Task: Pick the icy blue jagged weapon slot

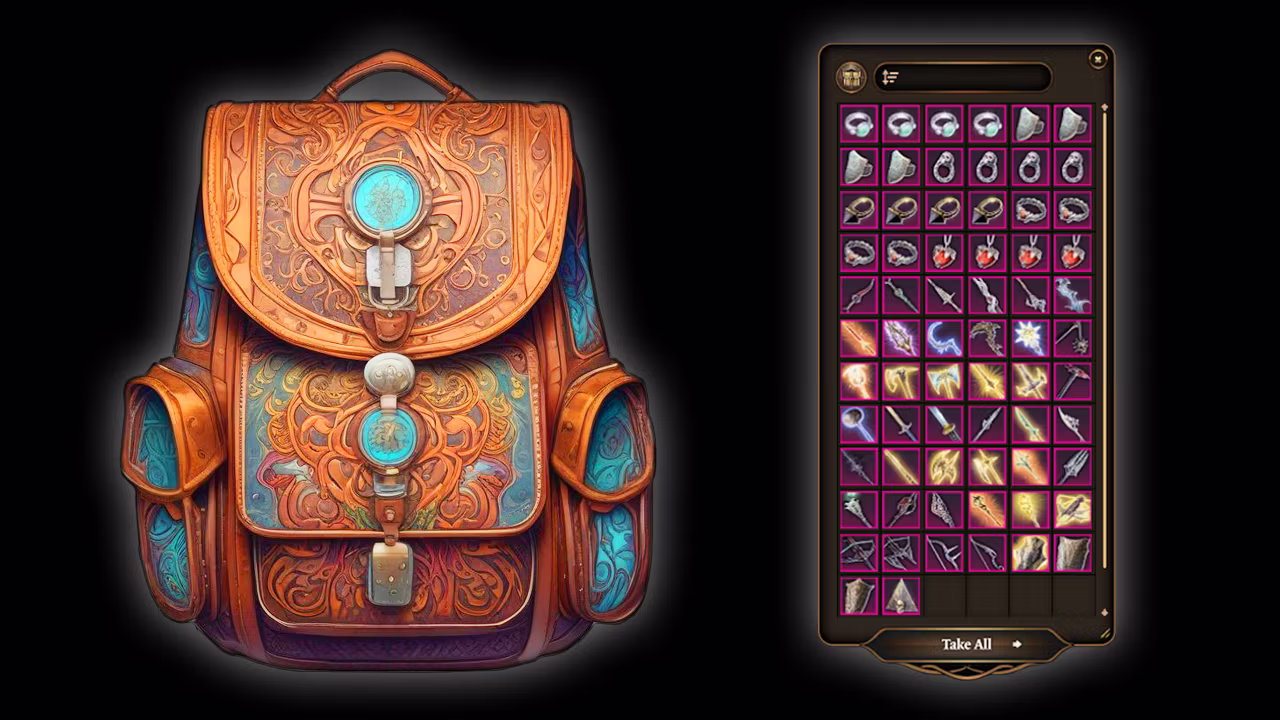Action: point(1073,295)
